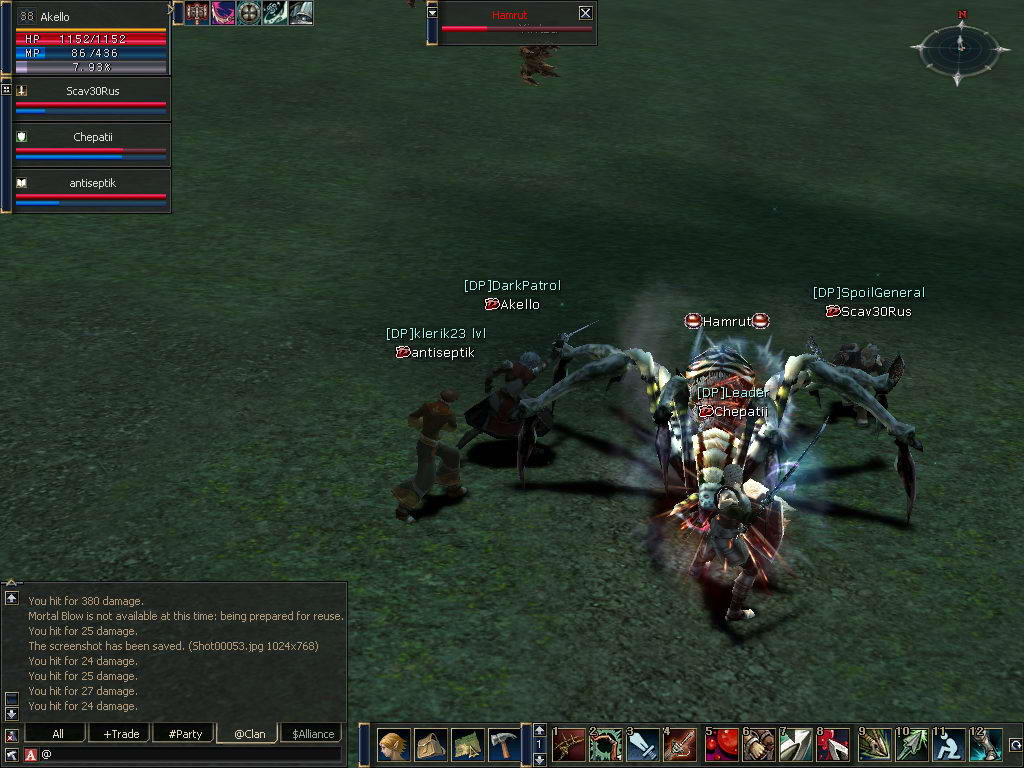Image resolution: width=1024 pixels, height=768 pixels.
Task: Open the inventory bag icon
Action: [x=430, y=745]
